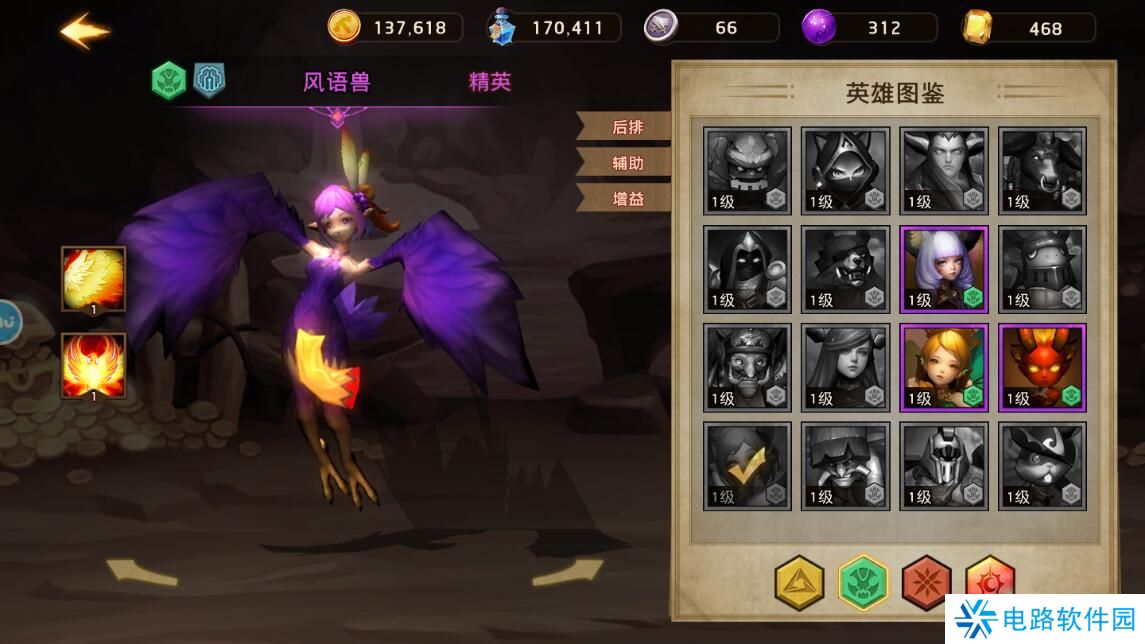This screenshot has height=644, width=1145.
Task: Click the green faction badge beside 风语兽
Action: point(169,81)
